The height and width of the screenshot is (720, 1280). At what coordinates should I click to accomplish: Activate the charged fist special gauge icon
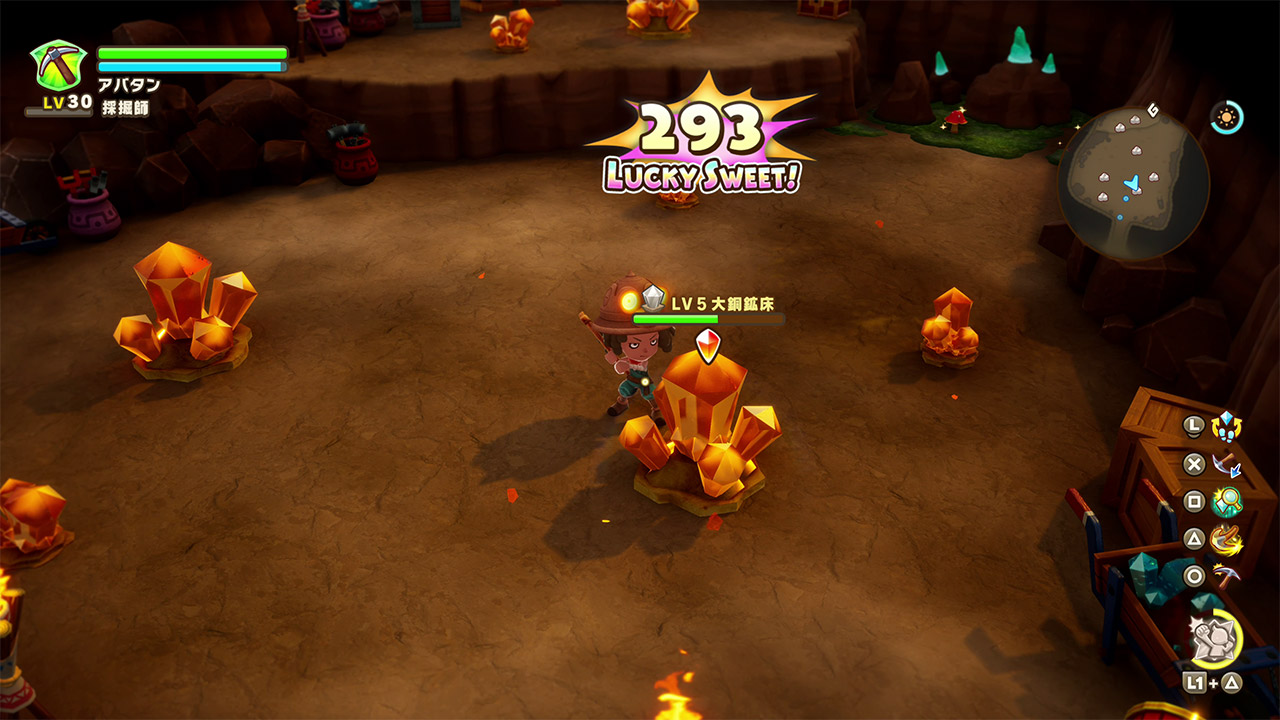point(1216,637)
